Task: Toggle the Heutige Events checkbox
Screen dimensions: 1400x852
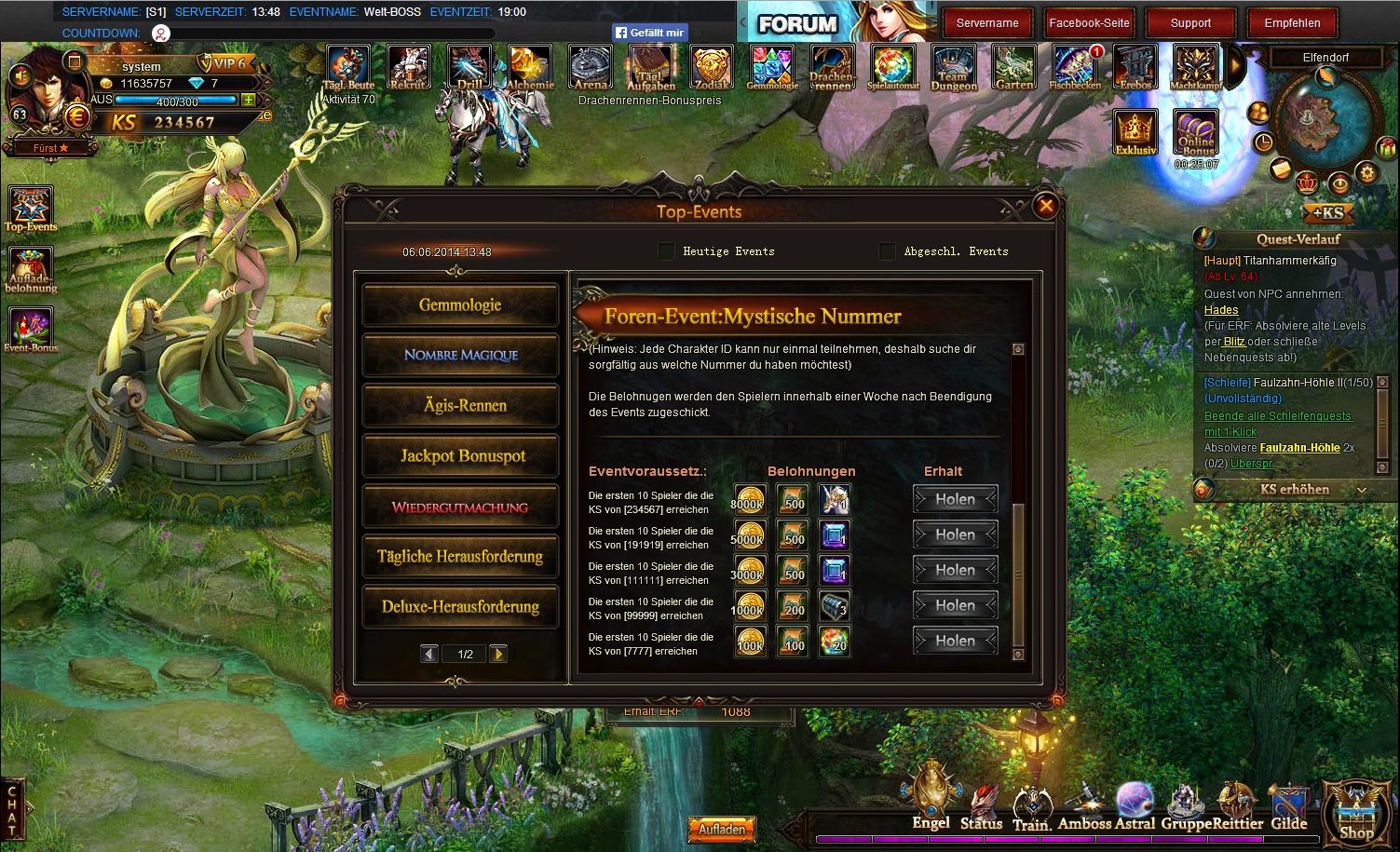Action: point(666,251)
